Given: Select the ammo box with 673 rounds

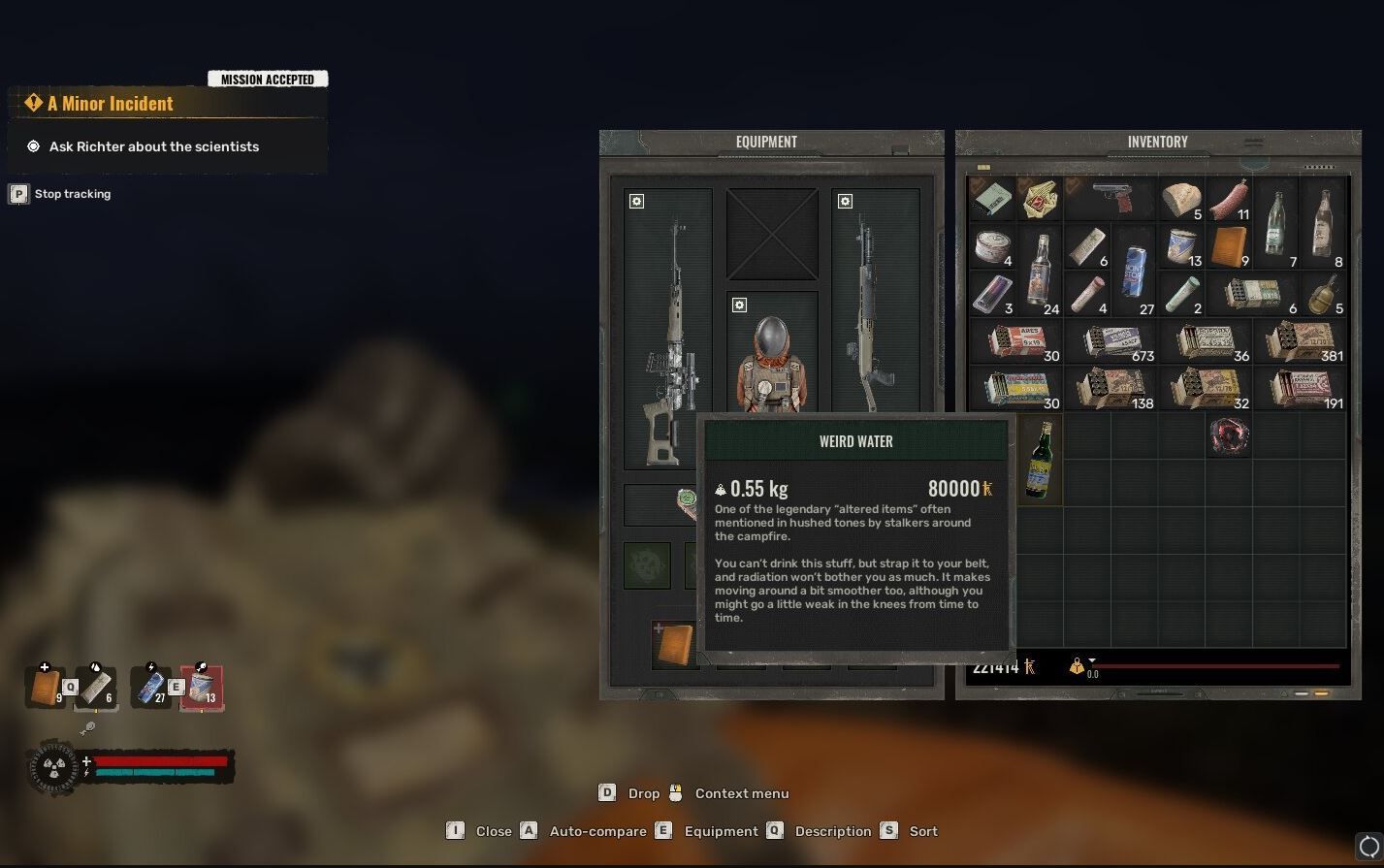Looking at the screenshot, I should click(1110, 341).
